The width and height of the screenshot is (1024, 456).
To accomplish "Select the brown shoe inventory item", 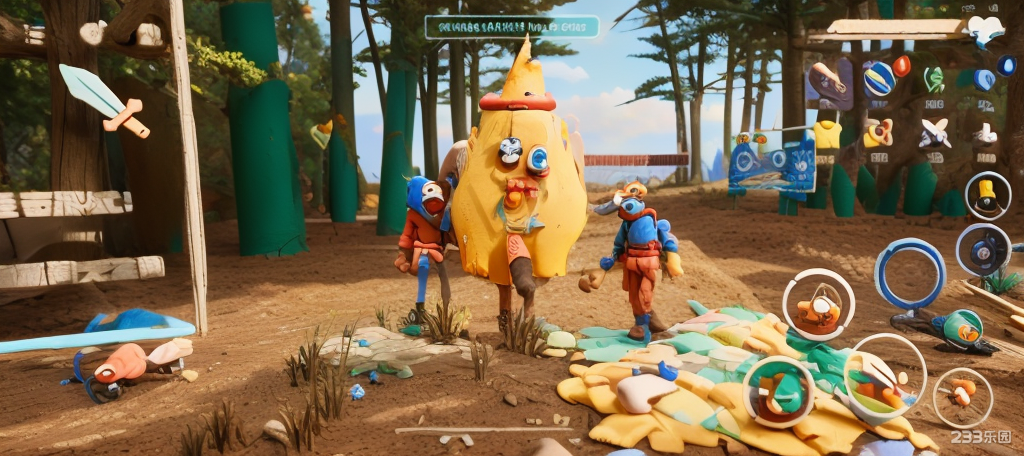I will pyautogui.click(x=828, y=82).
